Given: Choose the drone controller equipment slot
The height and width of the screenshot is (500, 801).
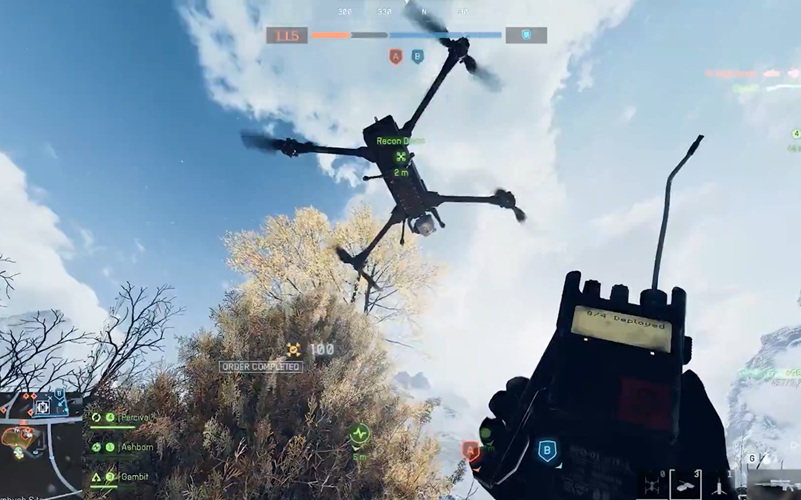Looking at the screenshot, I should pos(684,485).
